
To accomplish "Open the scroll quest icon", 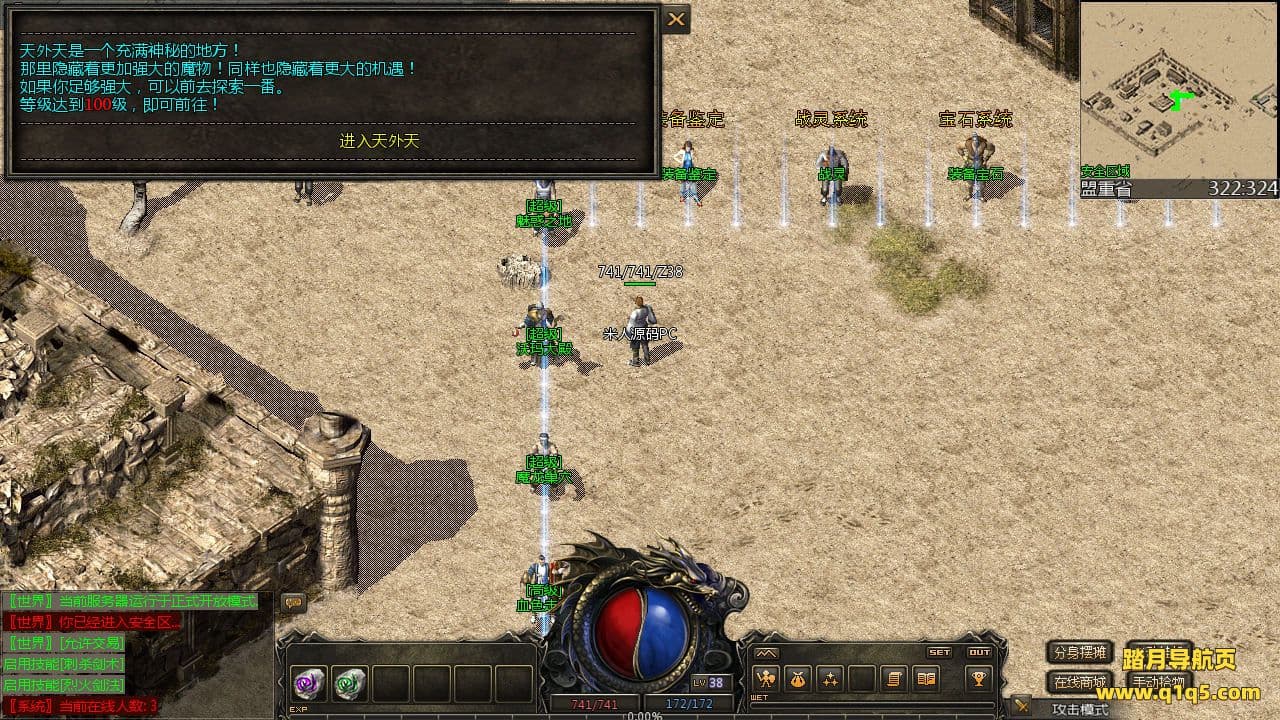I will pos(894,679).
